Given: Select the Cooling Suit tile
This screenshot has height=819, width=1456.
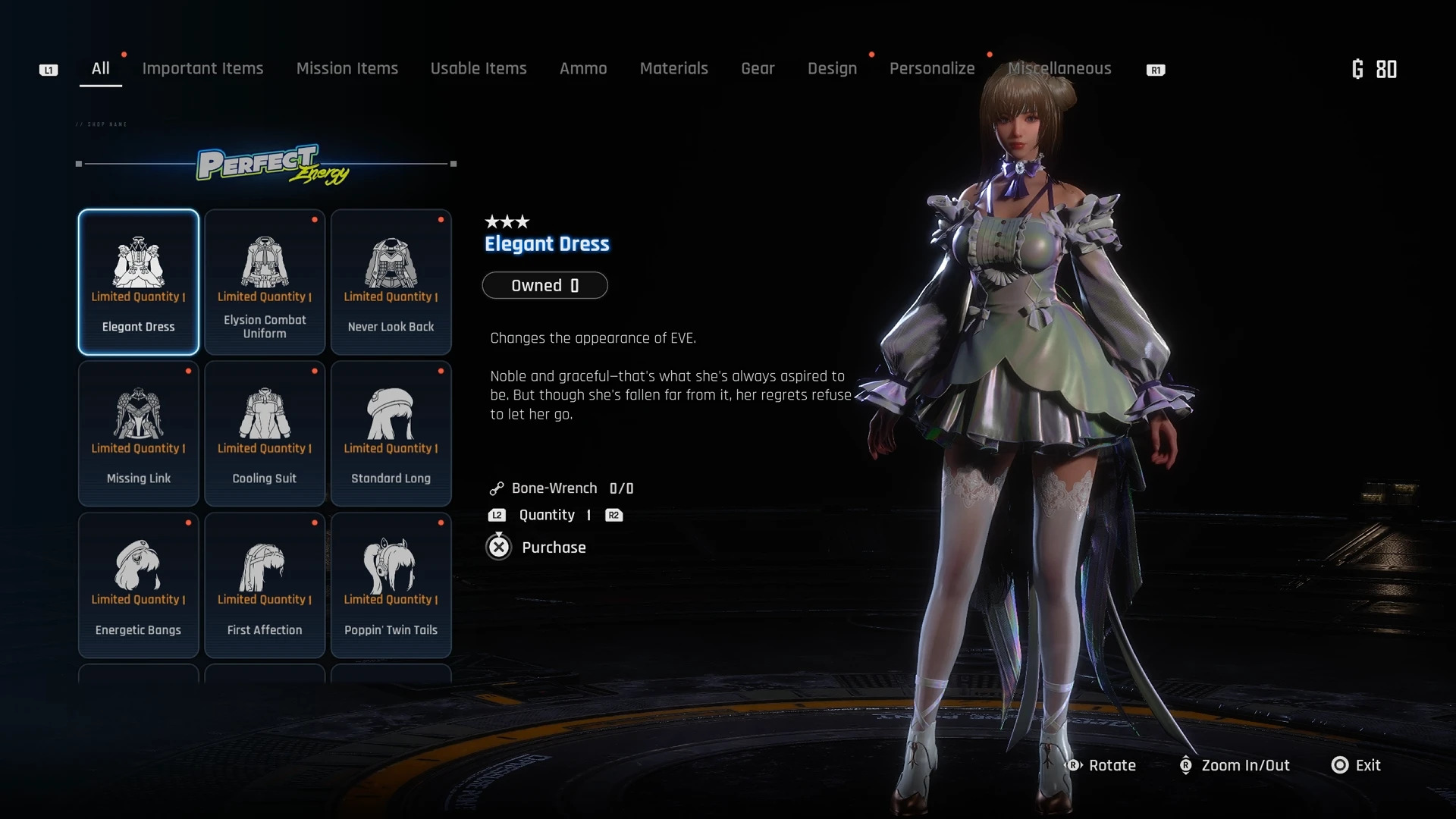Looking at the screenshot, I should point(265,433).
